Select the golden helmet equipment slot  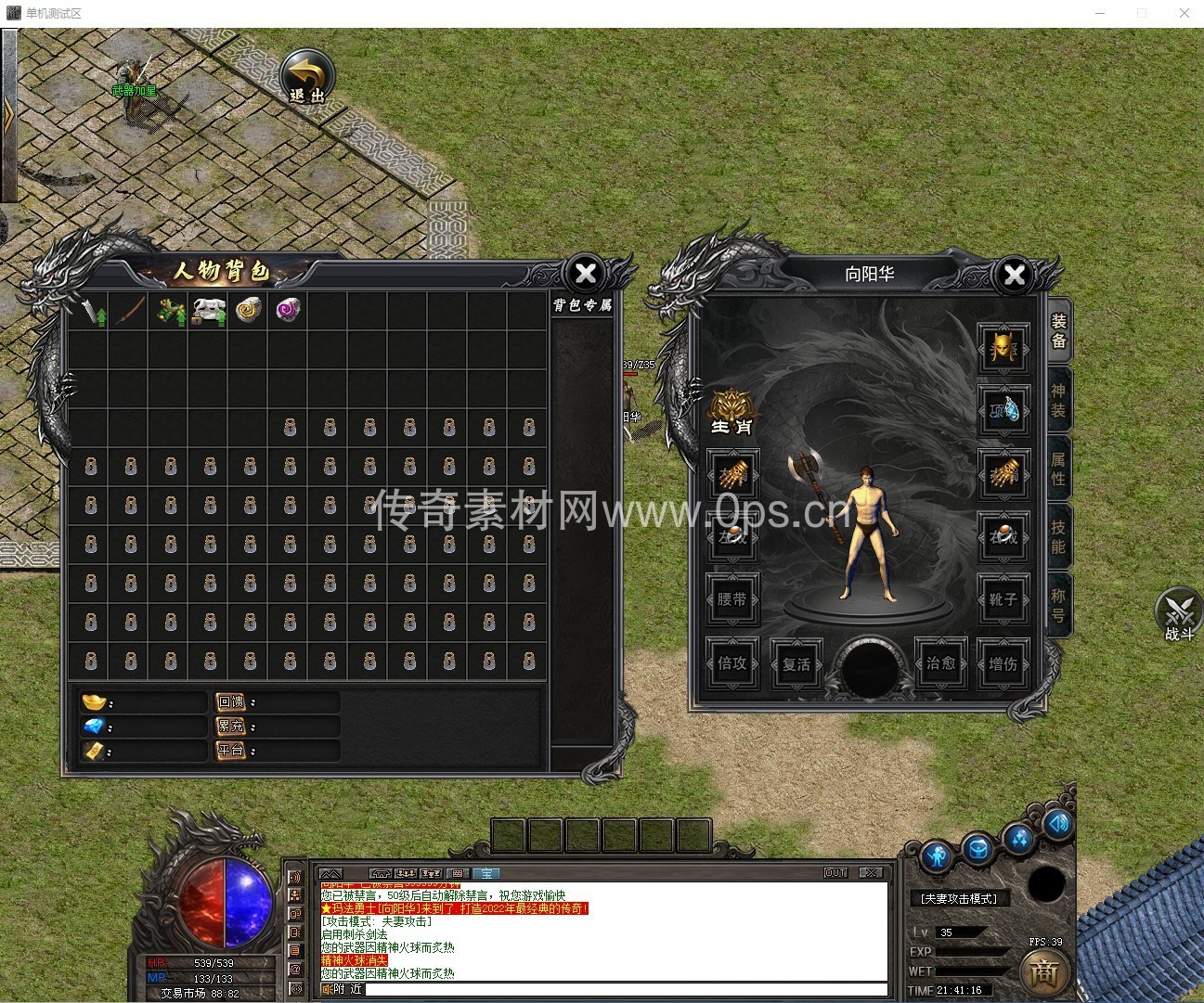pyautogui.click(x=1003, y=347)
